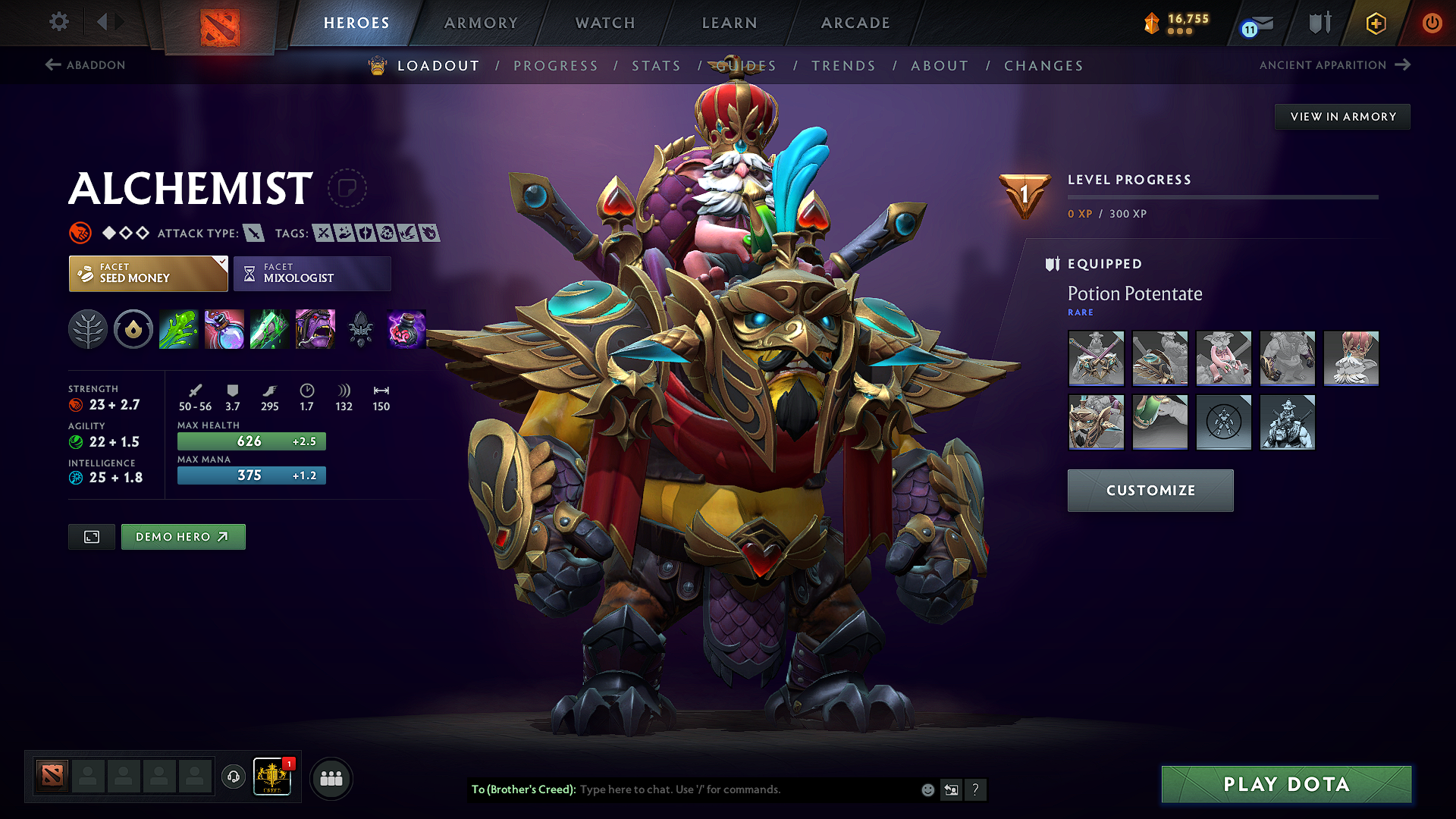The image size is (1456, 819).
Task: Click Alchemist's innate ability icon
Action: (133, 330)
